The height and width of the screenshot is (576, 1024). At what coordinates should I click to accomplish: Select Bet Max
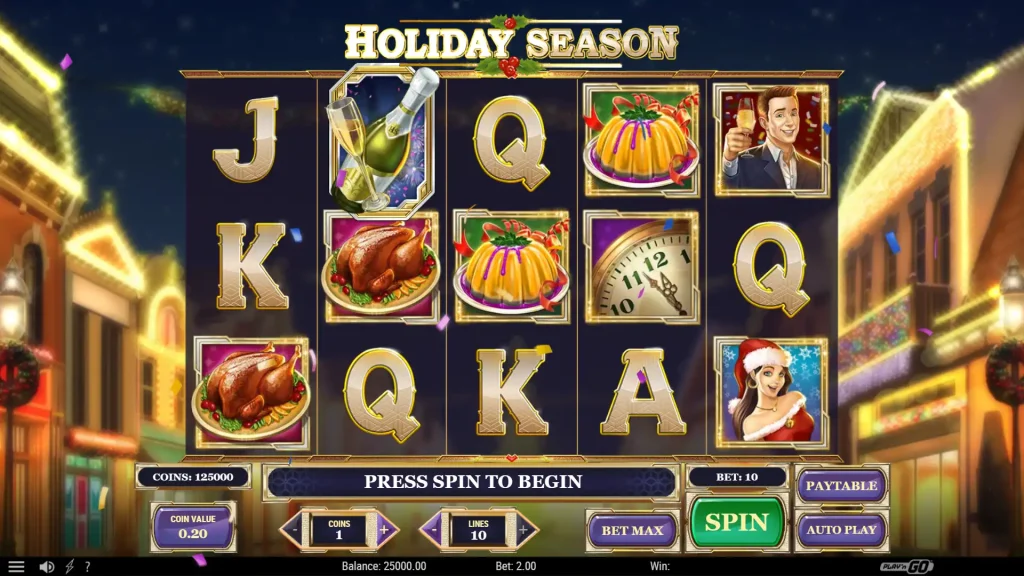pyautogui.click(x=632, y=530)
